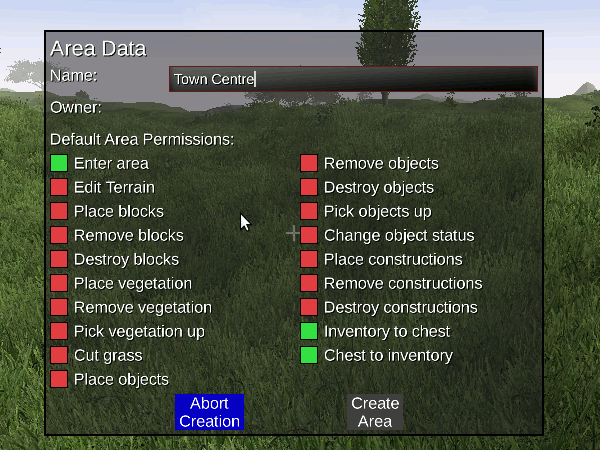Screen dimensions: 600x450
Task: Allow Pick objects up permission
Action: (309, 211)
